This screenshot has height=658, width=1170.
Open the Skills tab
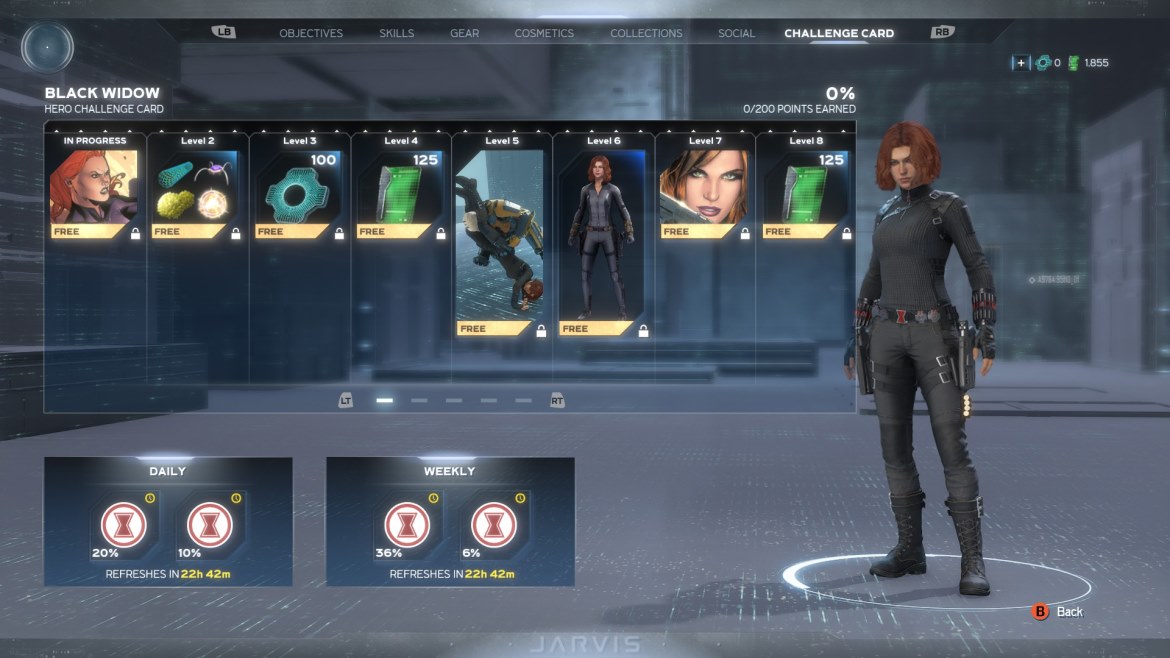(x=397, y=33)
